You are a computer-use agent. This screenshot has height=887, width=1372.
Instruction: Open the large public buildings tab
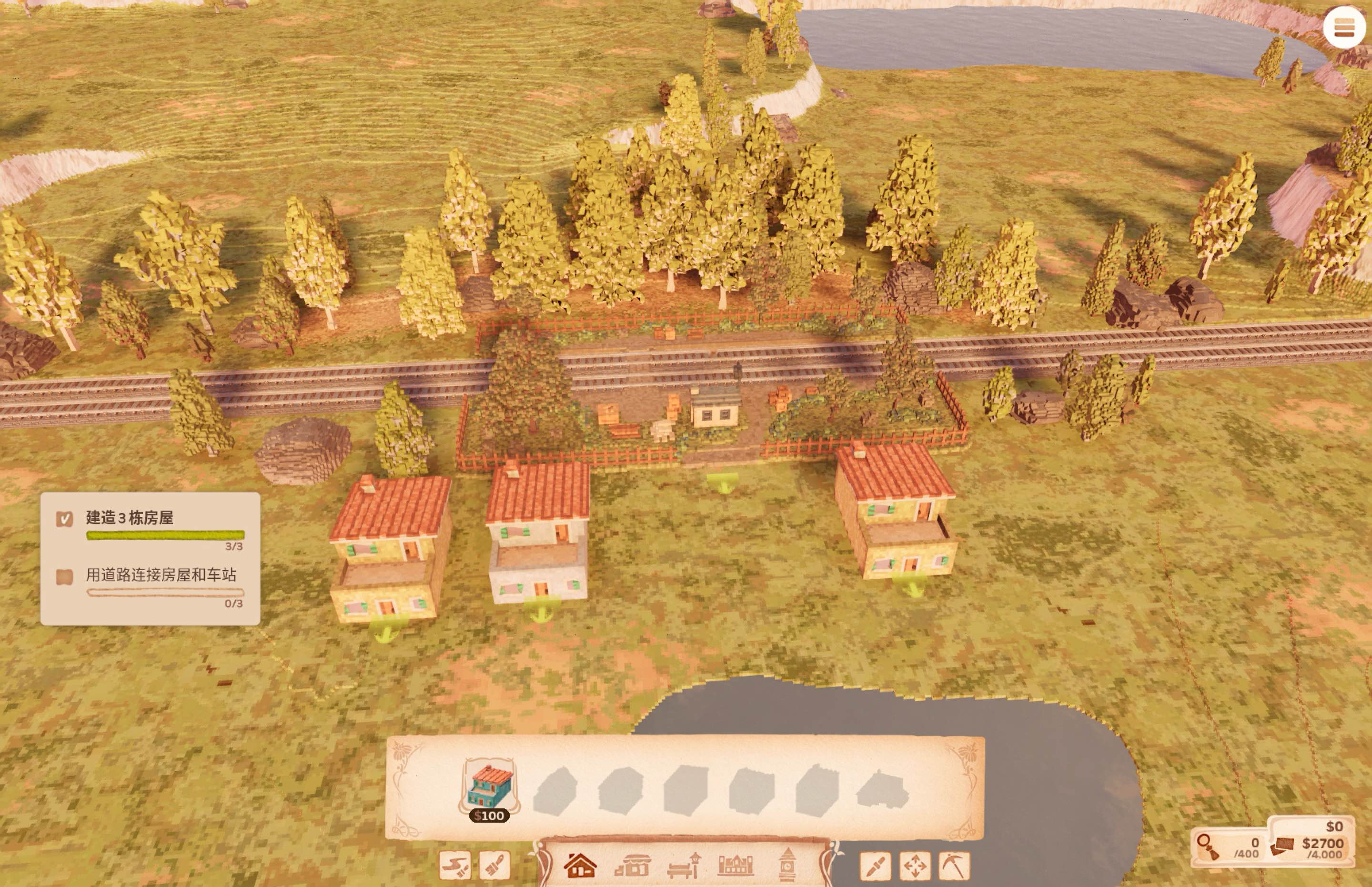click(736, 865)
